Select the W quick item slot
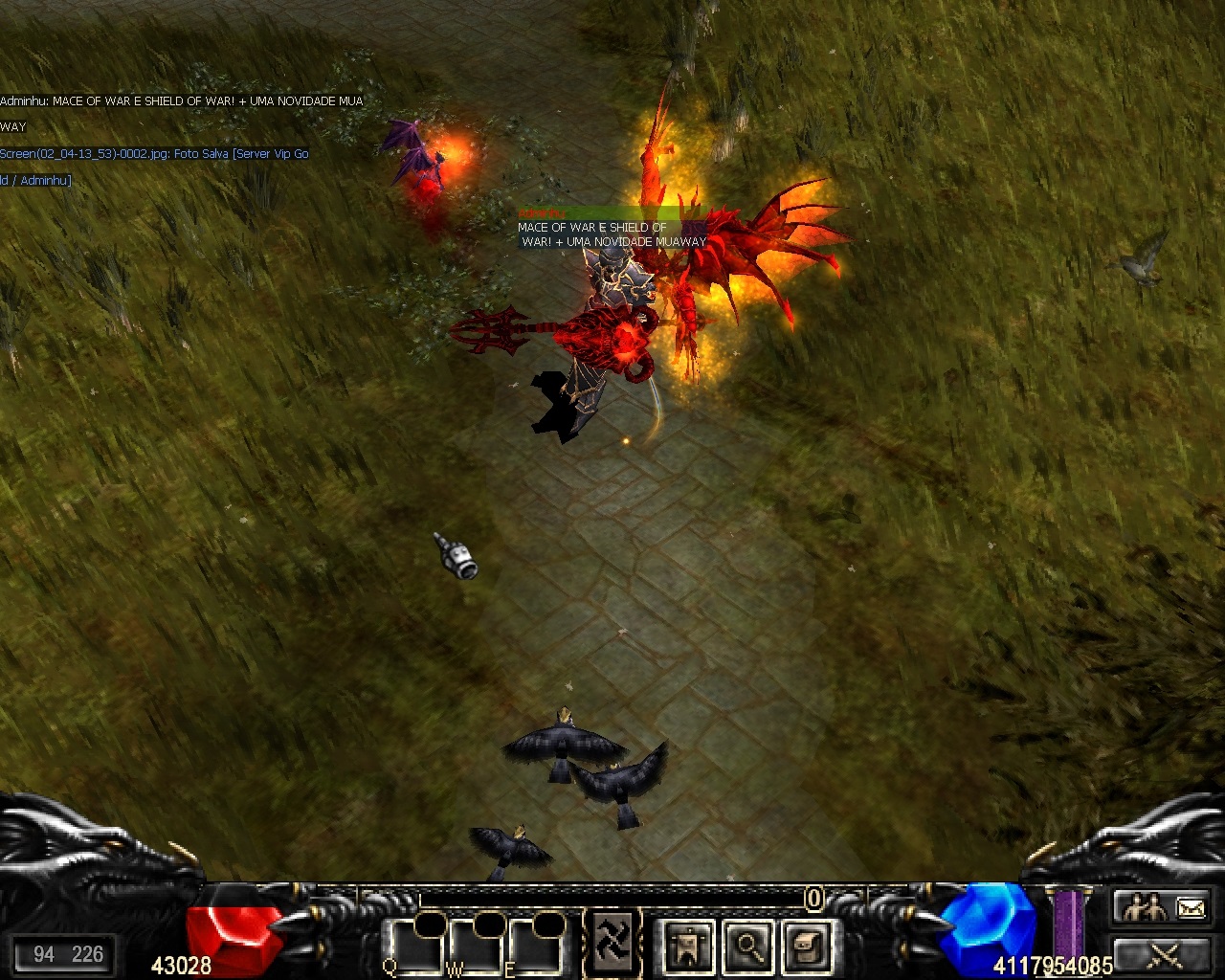Viewport: 1225px width, 980px height. click(478, 947)
